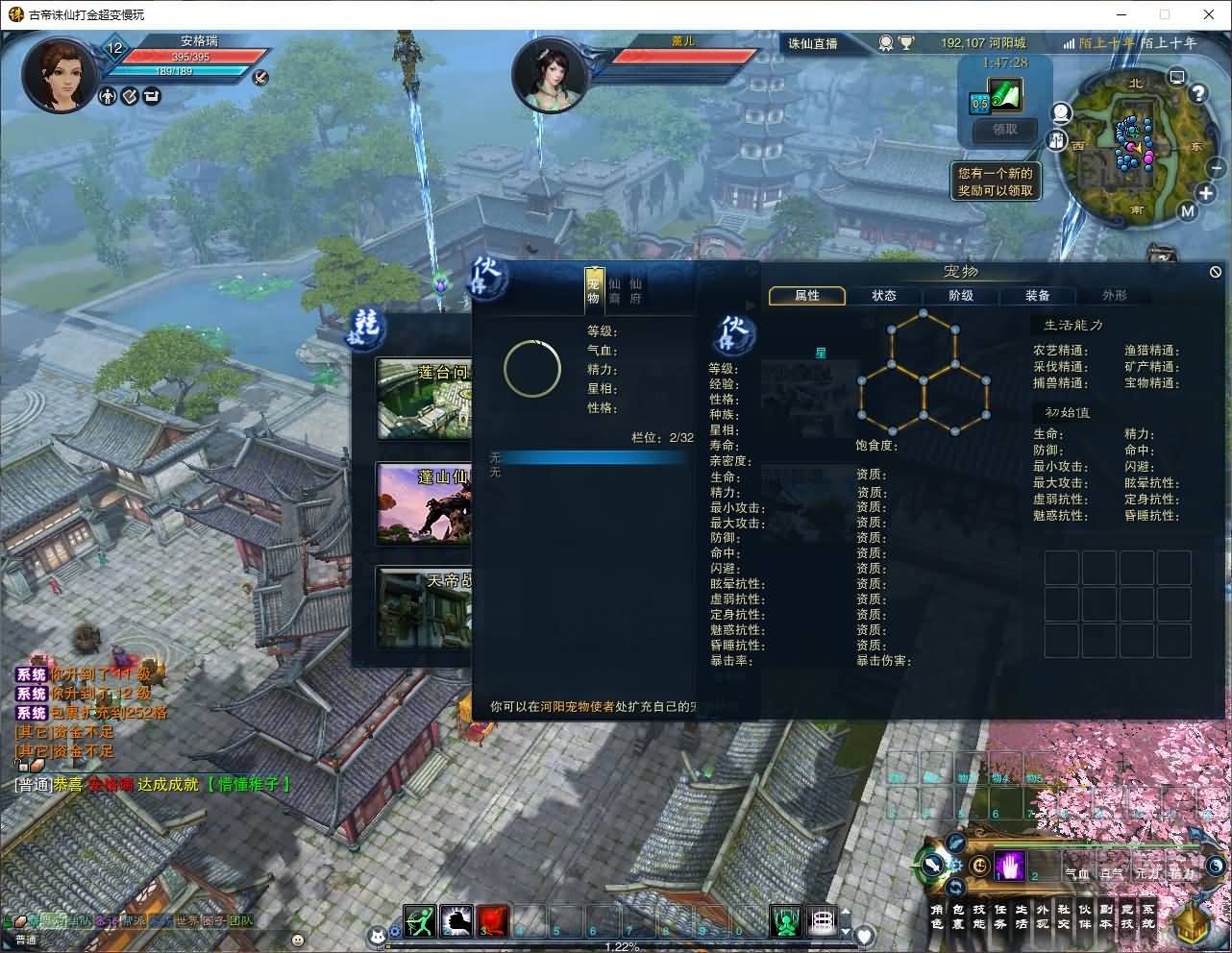Click the magnifier icon left of the minimap
The image size is (1232, 953).
(x=1061, y=112)
